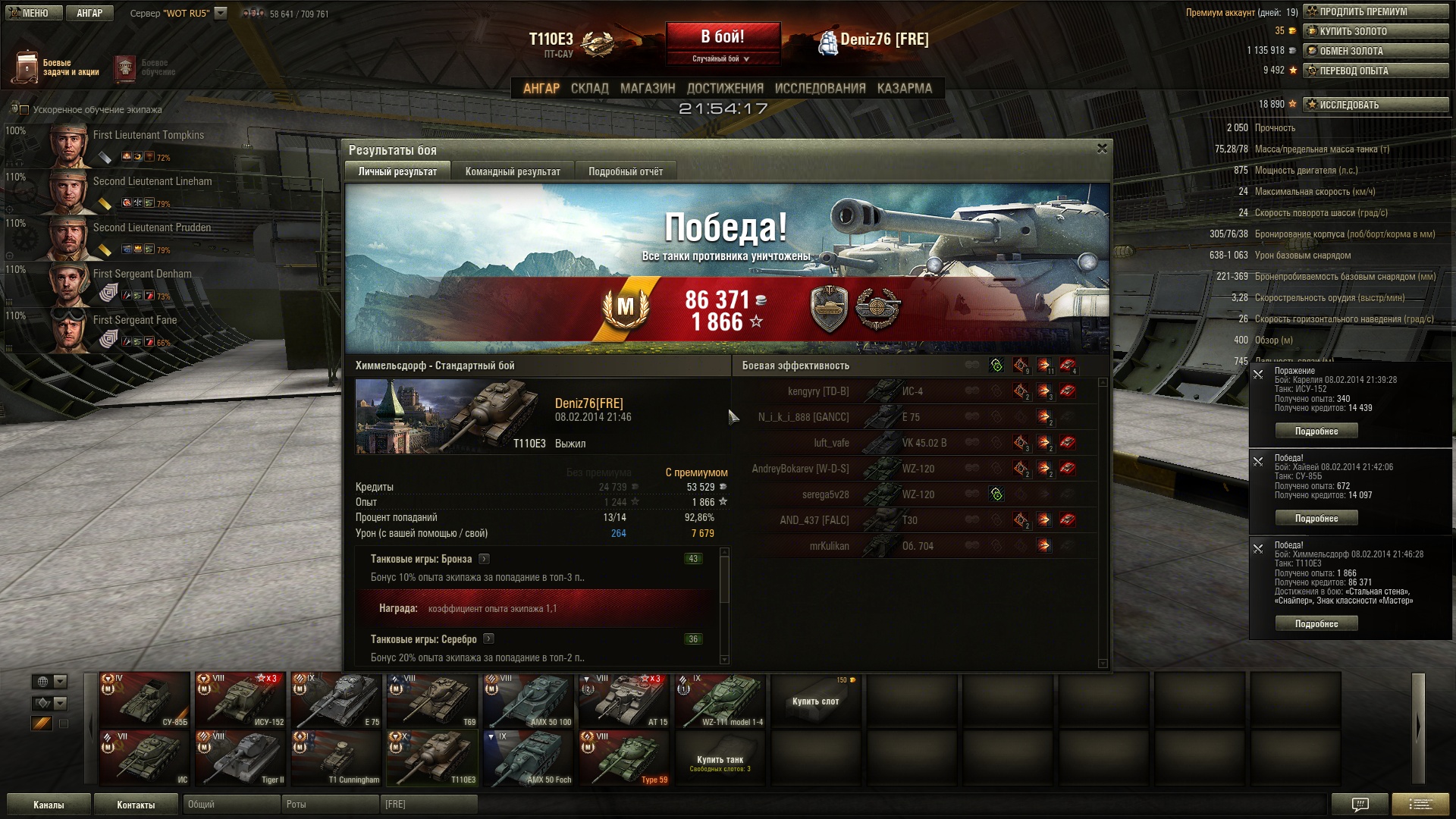
Task: Show the ДОСТИЖЕНИЯ achievements page
Action: tap(725, 88)
